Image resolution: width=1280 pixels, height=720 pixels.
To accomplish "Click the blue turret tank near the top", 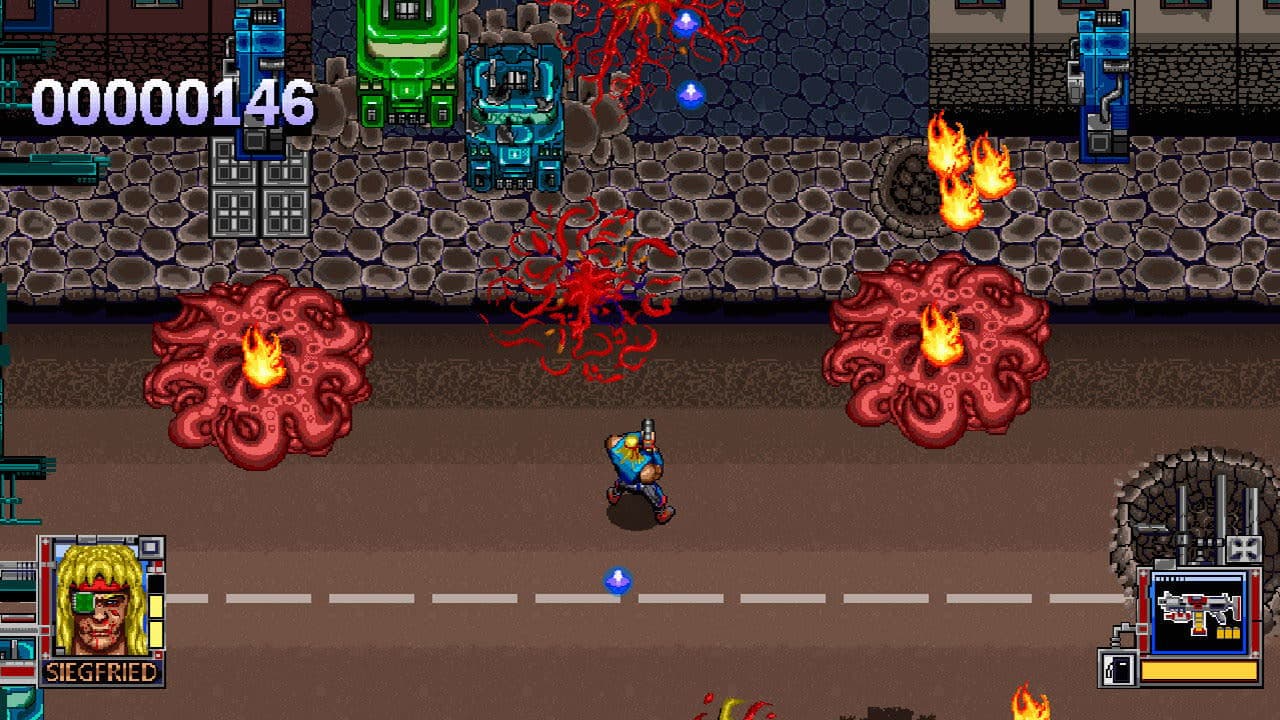I will [516, 110].
